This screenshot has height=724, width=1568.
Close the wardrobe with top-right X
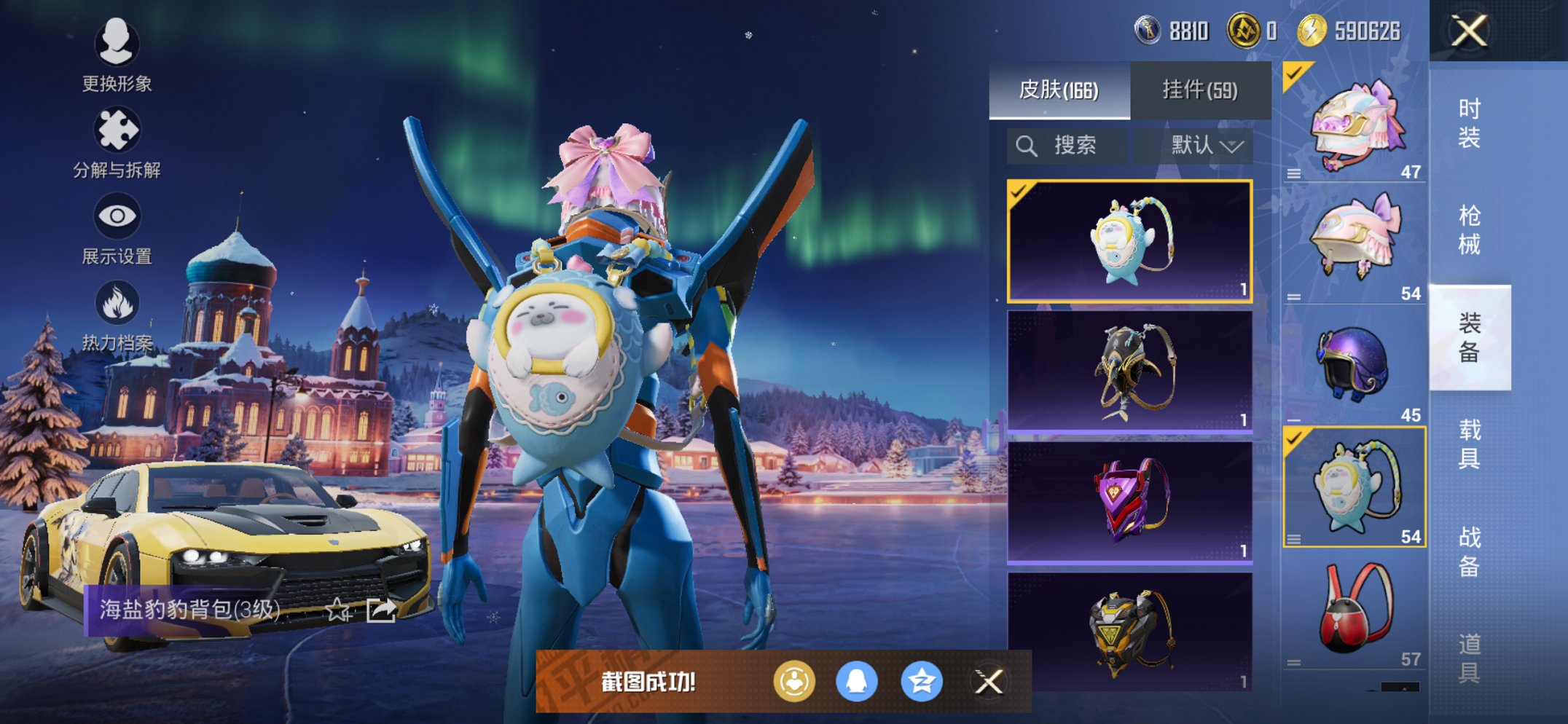1469,31
